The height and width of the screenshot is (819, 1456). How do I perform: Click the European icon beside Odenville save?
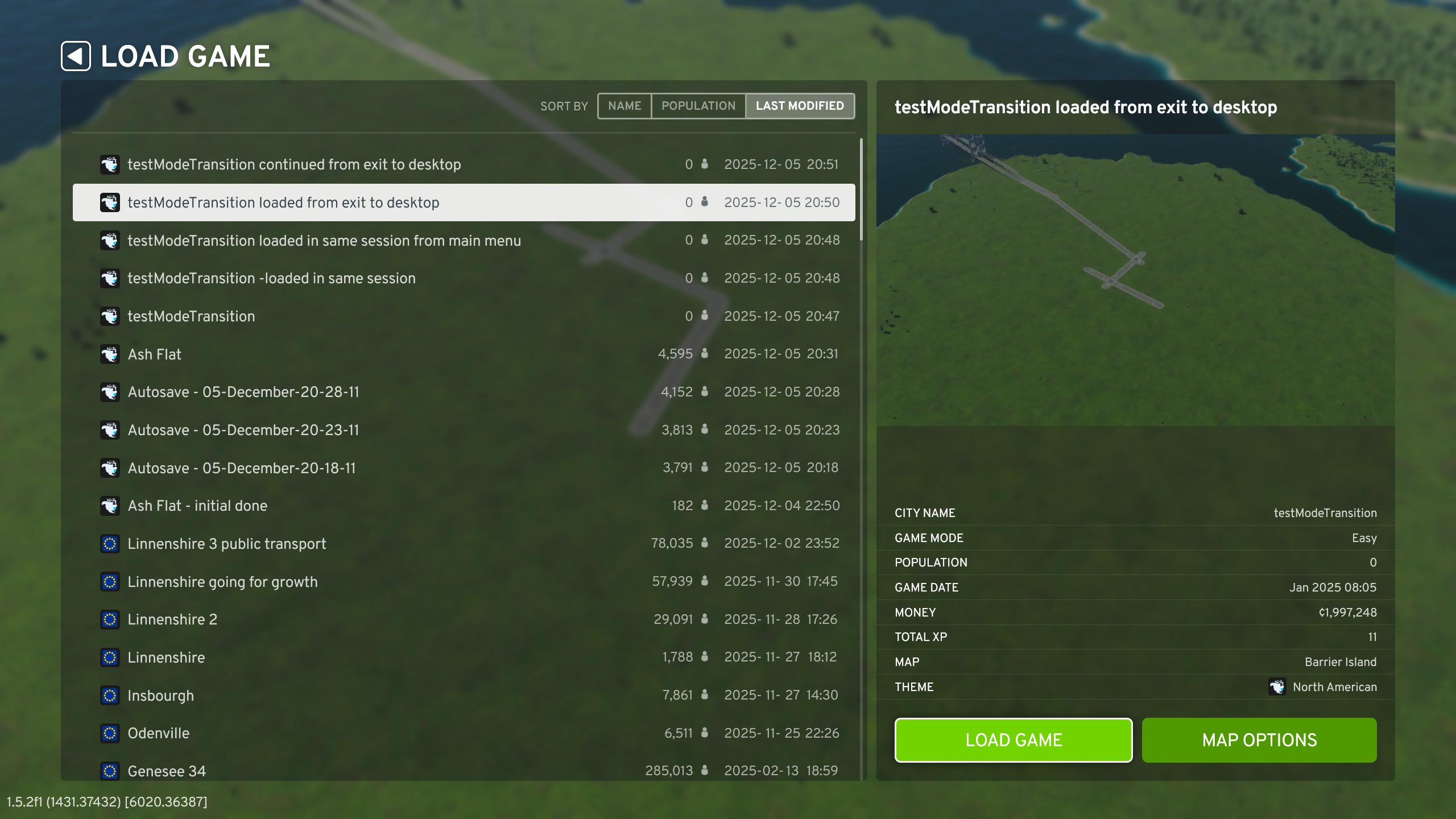pyautogui.click(x=110, y=733)
